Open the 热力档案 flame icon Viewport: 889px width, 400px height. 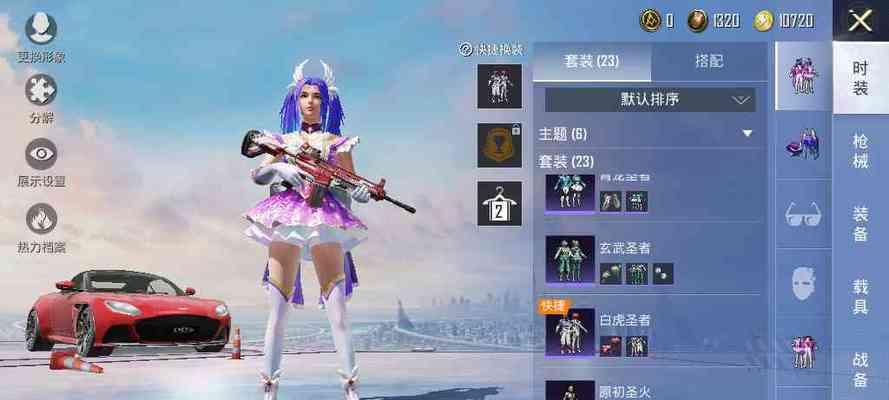tap(41, 225)
